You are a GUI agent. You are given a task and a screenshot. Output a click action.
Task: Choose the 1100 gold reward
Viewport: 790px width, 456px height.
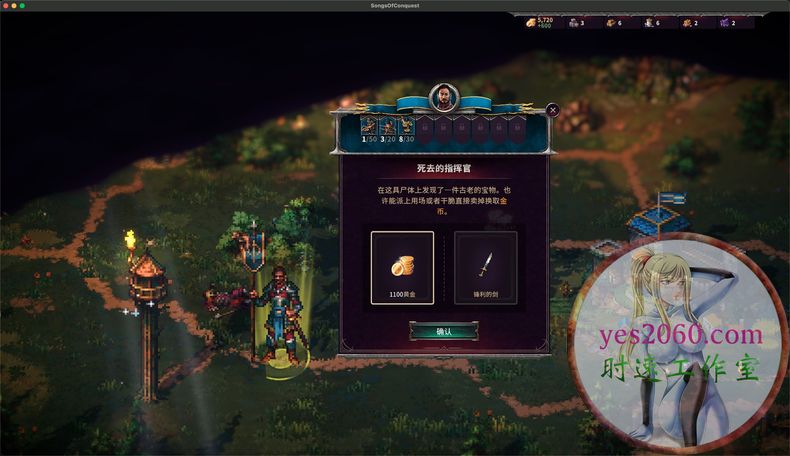402,267
